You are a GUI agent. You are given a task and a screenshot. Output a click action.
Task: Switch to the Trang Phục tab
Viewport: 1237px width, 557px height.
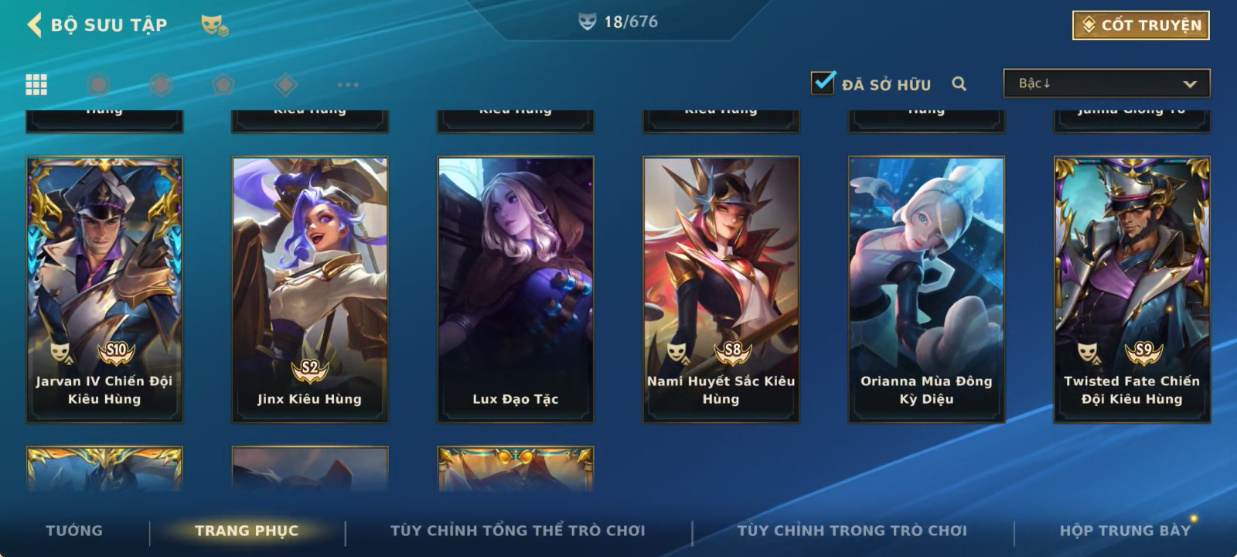tap(246, 531)
